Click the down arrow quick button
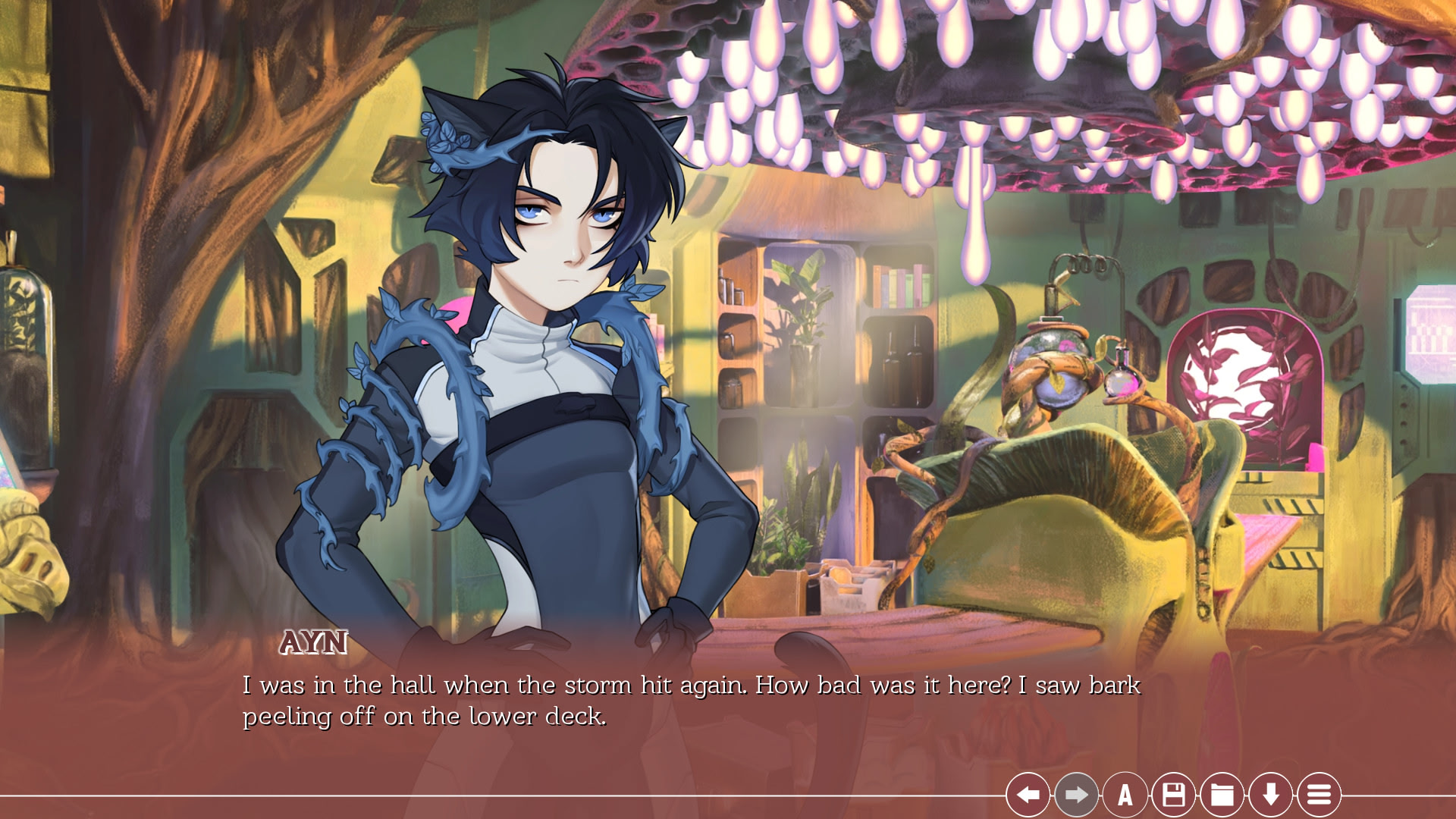The width and height of the screenshot is (1456, 819). click(x=1270, y=795)
